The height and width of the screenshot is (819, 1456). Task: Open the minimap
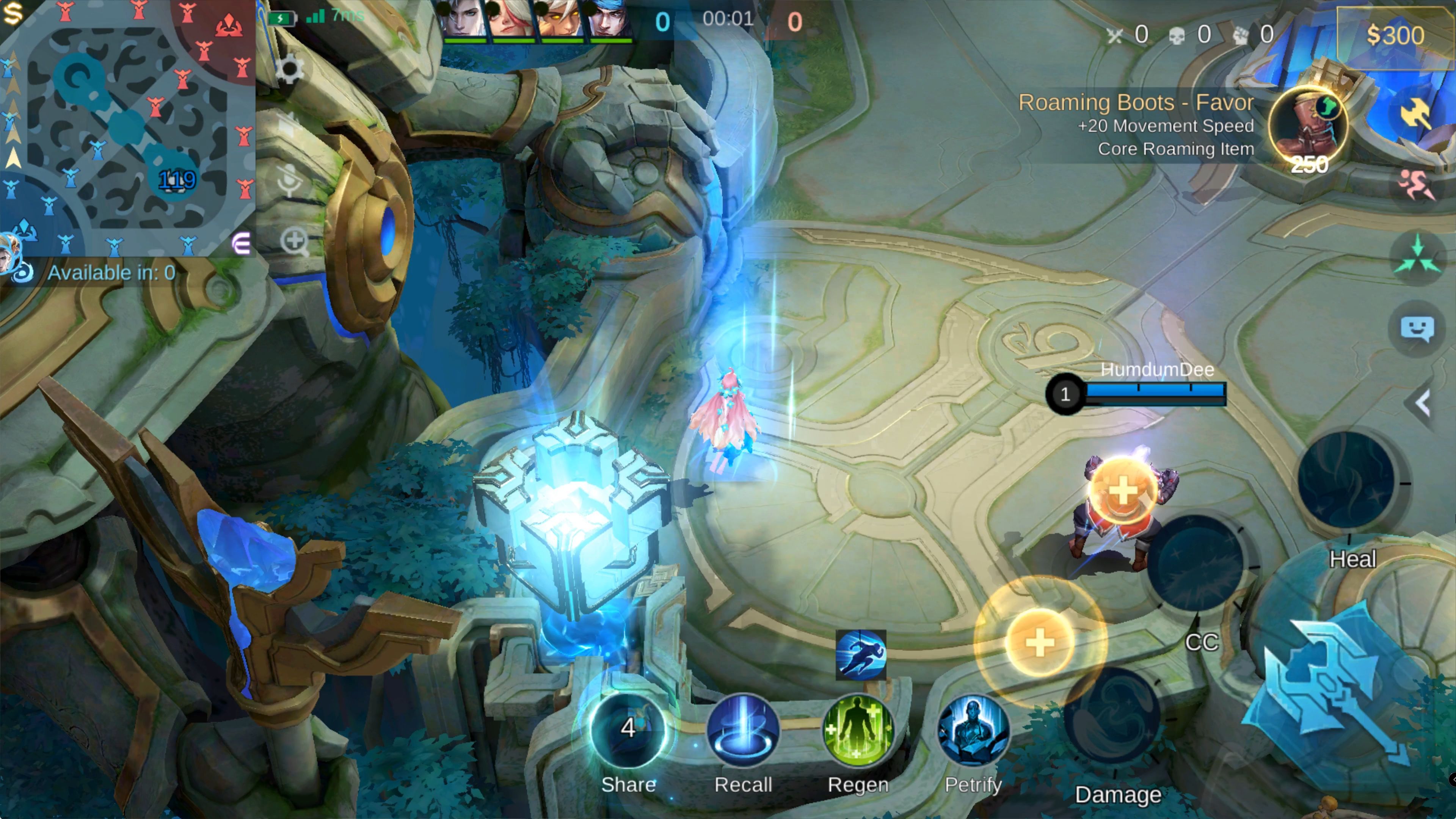(127, 127)
